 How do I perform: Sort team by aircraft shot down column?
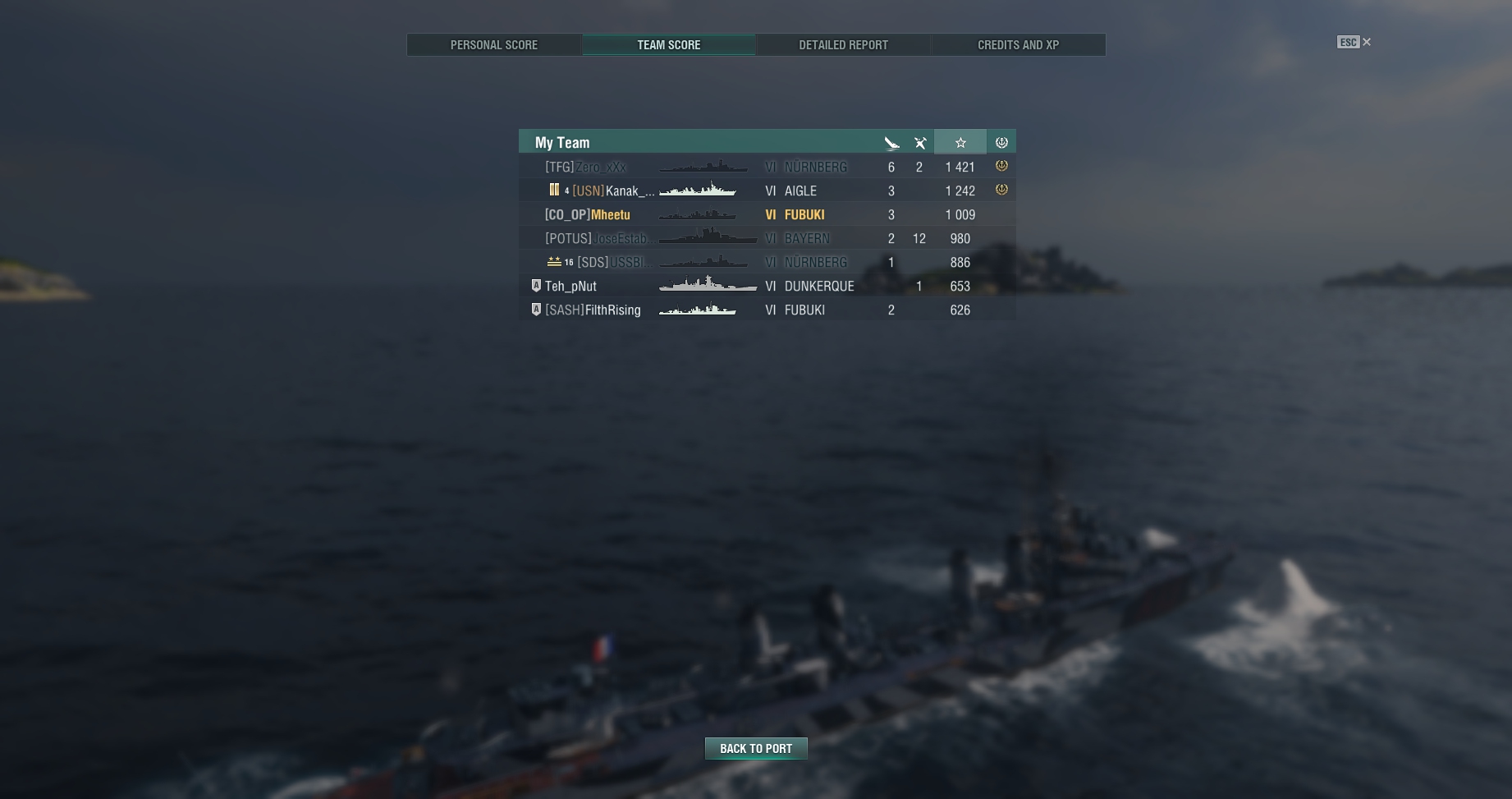click(x=920, y=143)
